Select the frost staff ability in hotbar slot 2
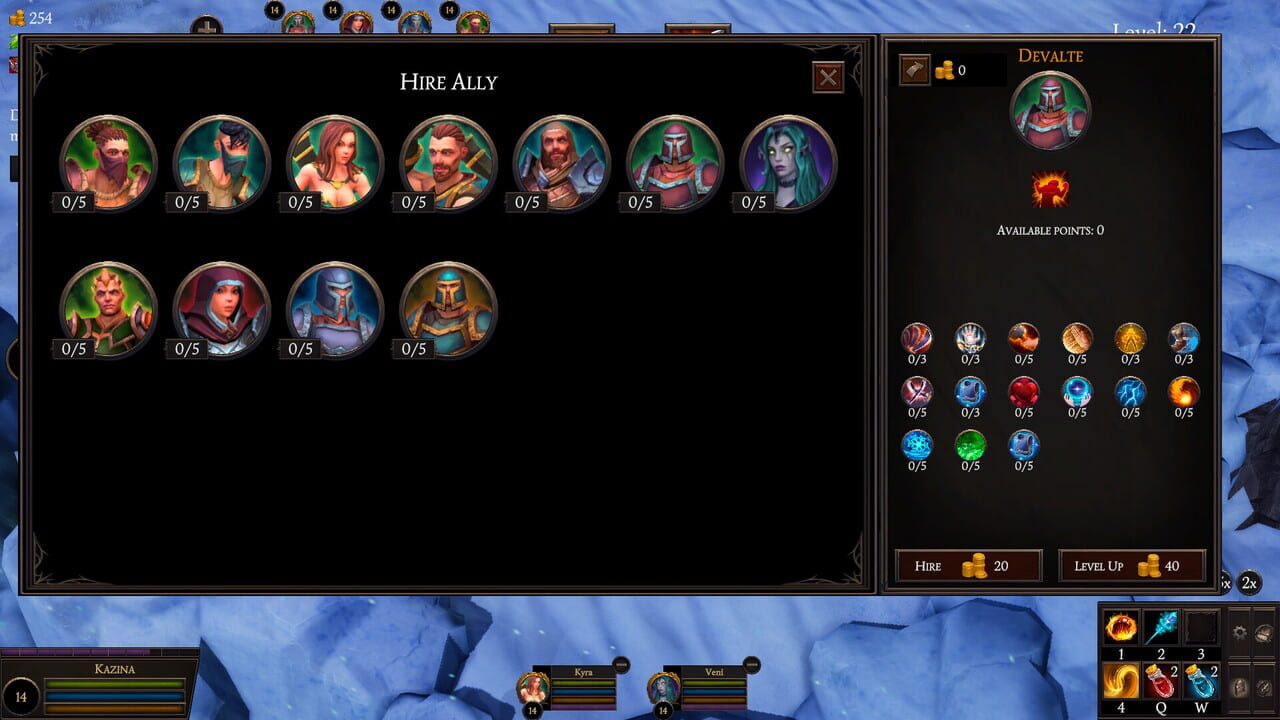Image resolution: width=1280 pixels, height=720 pixels. click(1161, 628)
